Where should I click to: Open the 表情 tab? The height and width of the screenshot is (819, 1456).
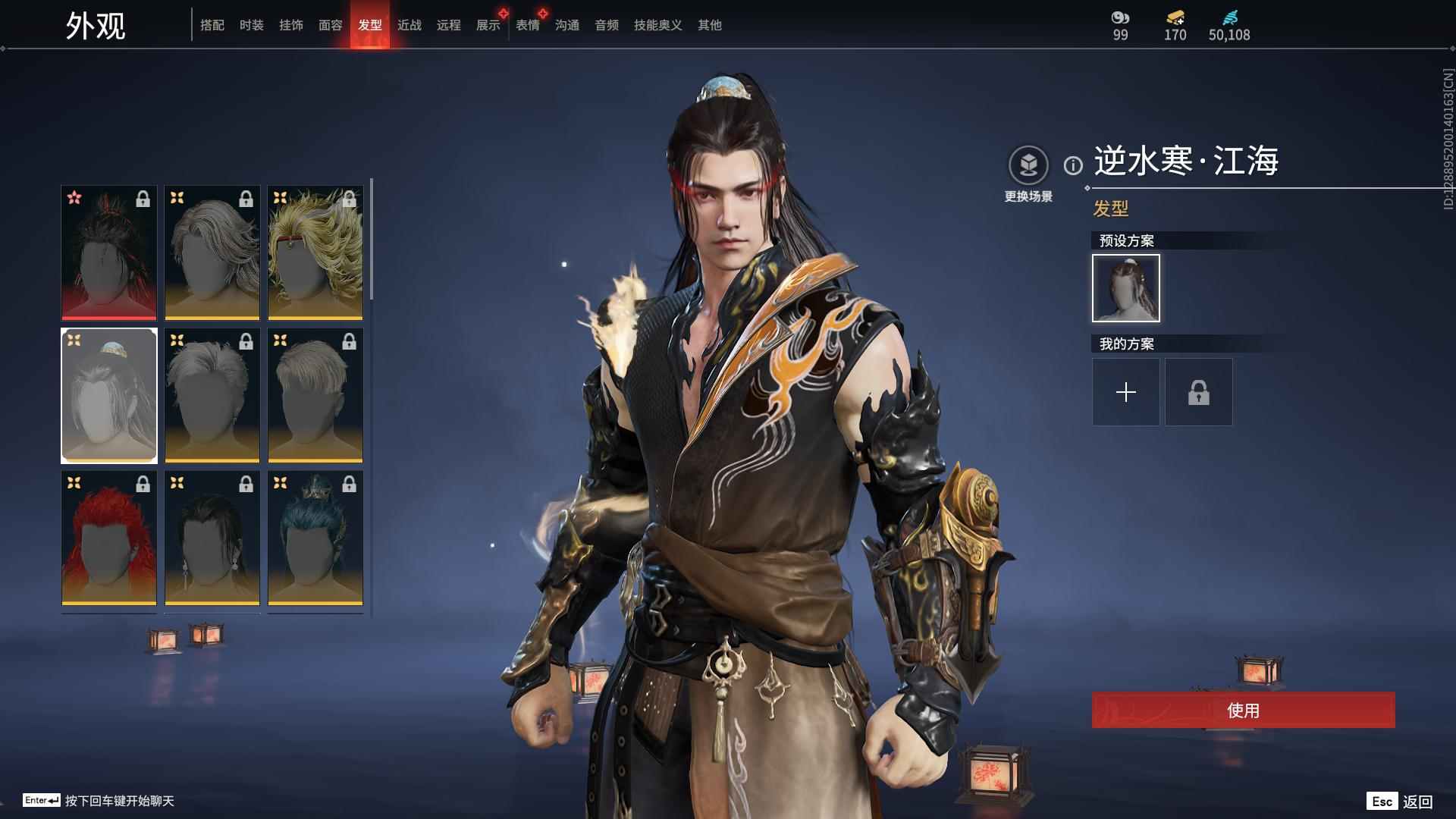click(528, 25)
